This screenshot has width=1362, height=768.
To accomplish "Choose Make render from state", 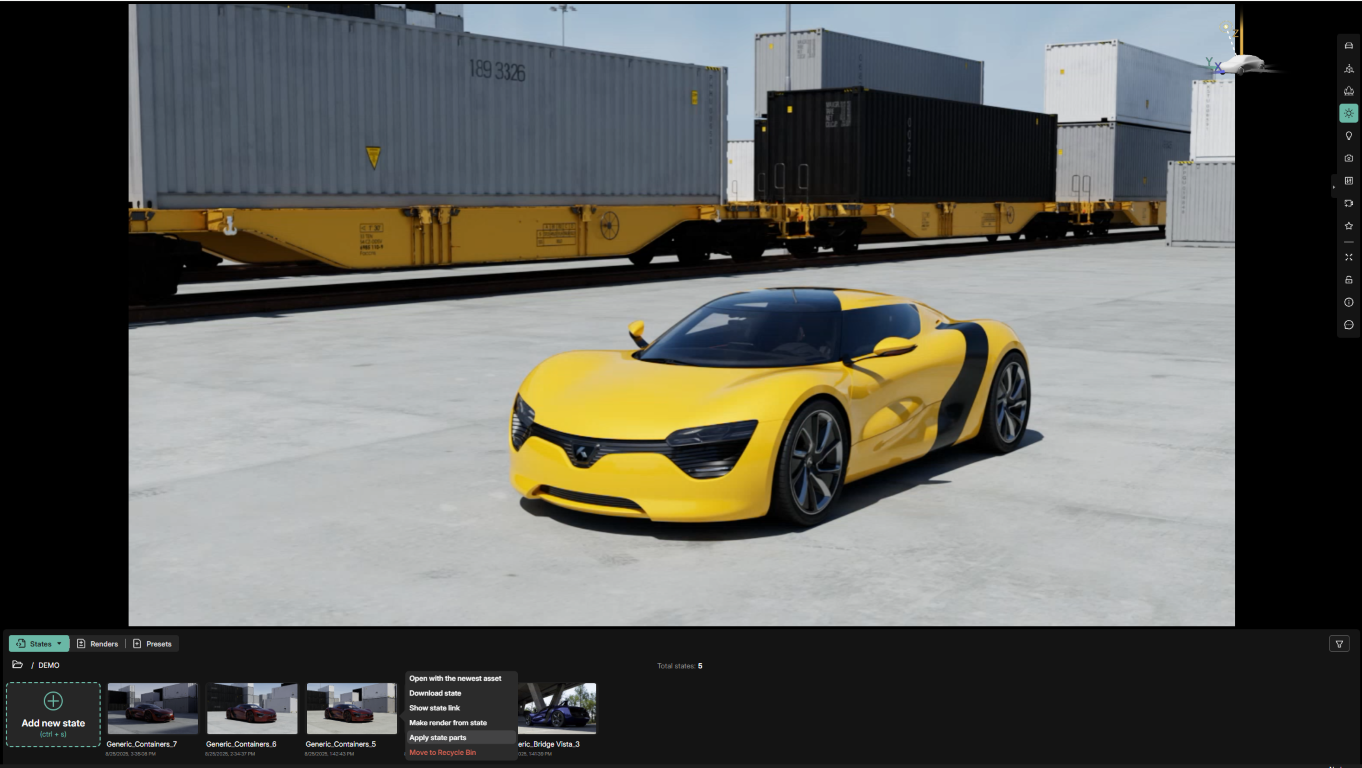I will (x=448, y=722).
